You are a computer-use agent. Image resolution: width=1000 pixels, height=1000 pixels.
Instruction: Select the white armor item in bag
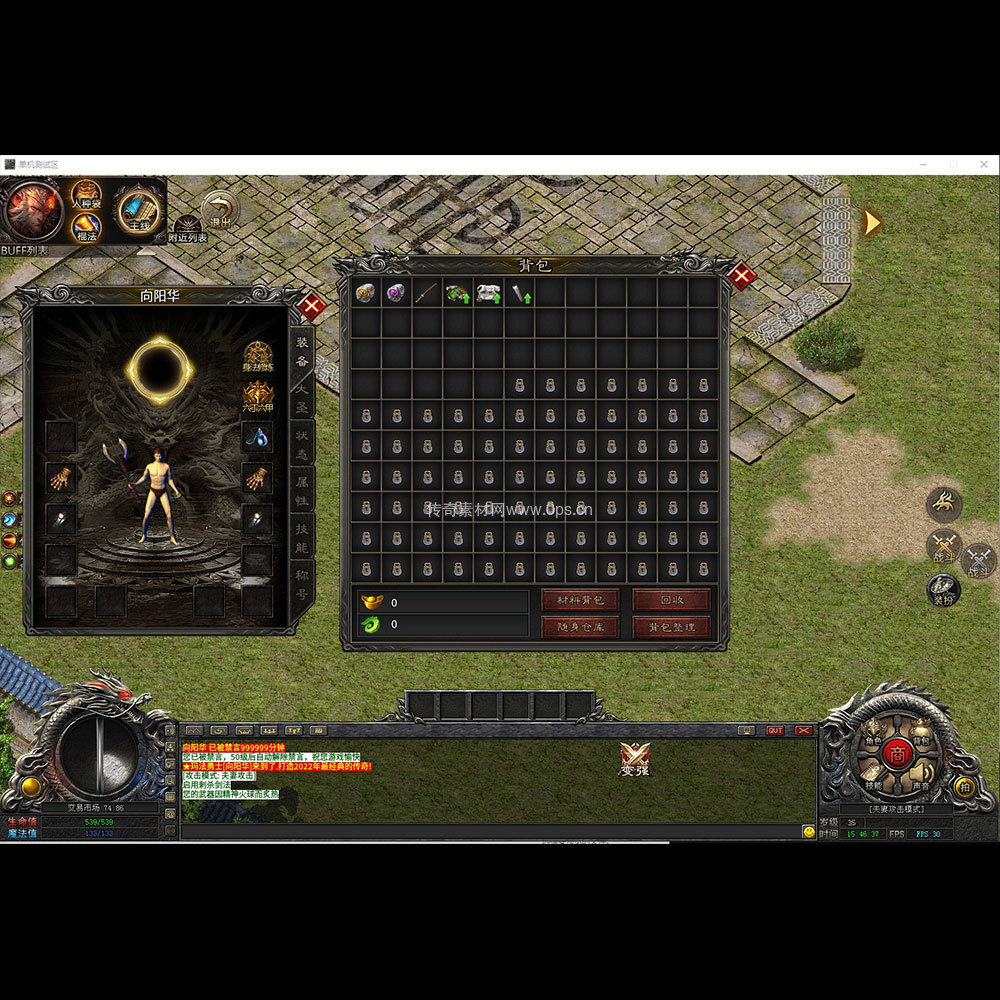[488, 293]
